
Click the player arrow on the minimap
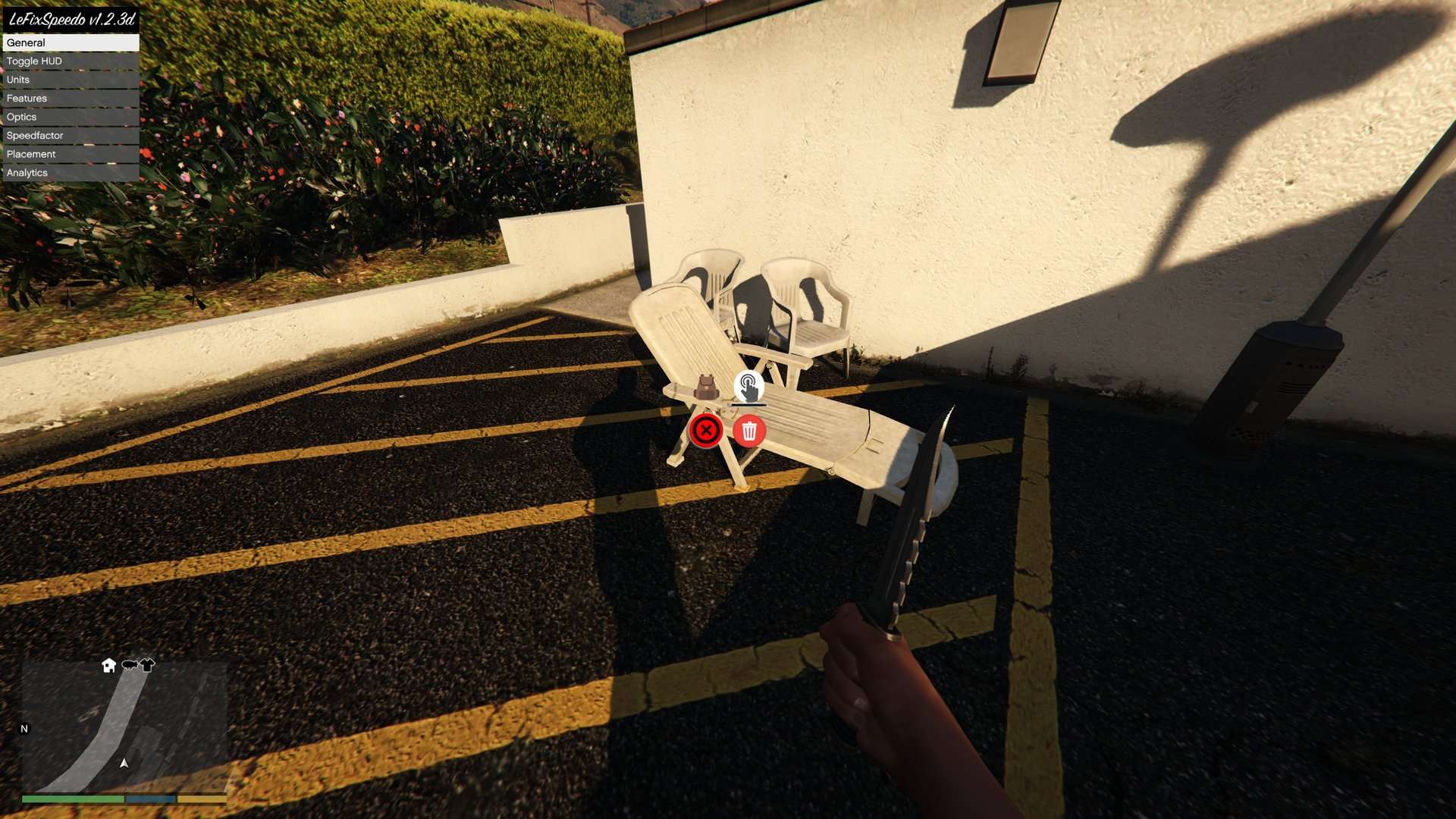tap(124, 763)
